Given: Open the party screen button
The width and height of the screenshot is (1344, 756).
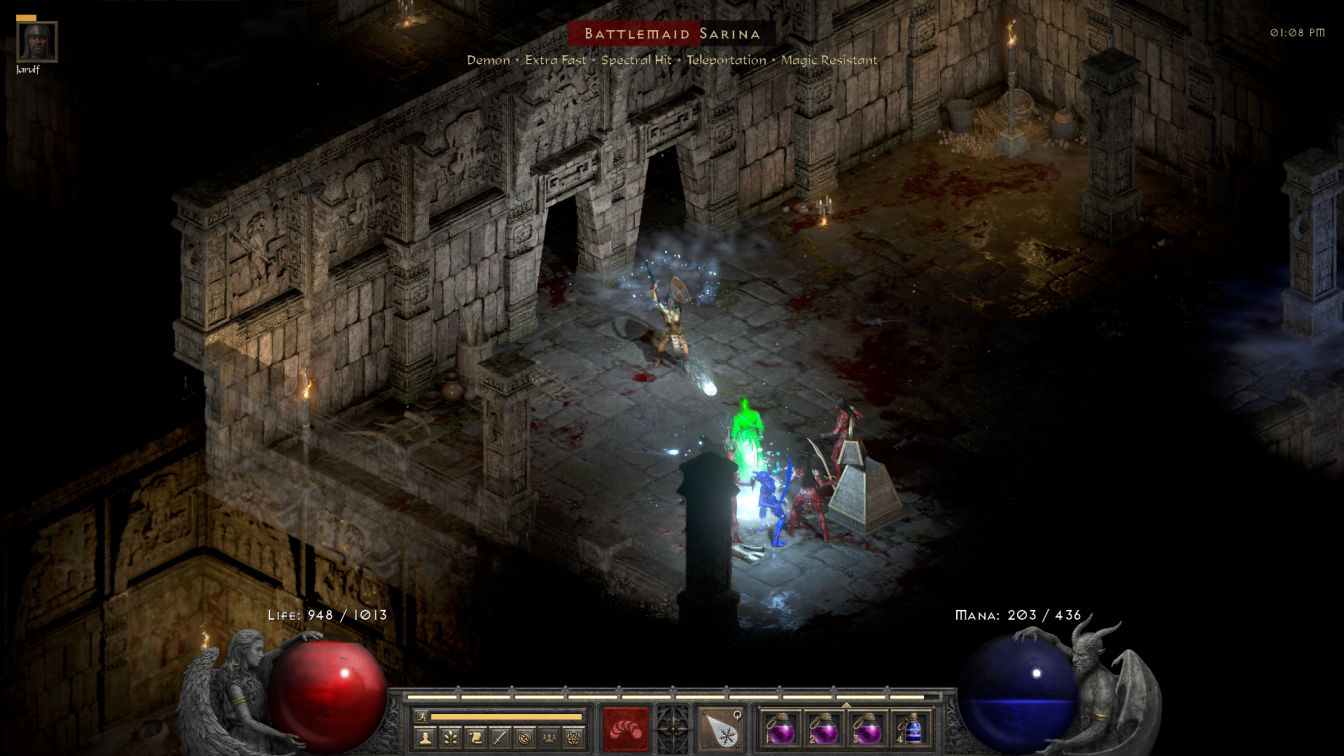Looking at the screenshot, I should click(x=549, y=738).
